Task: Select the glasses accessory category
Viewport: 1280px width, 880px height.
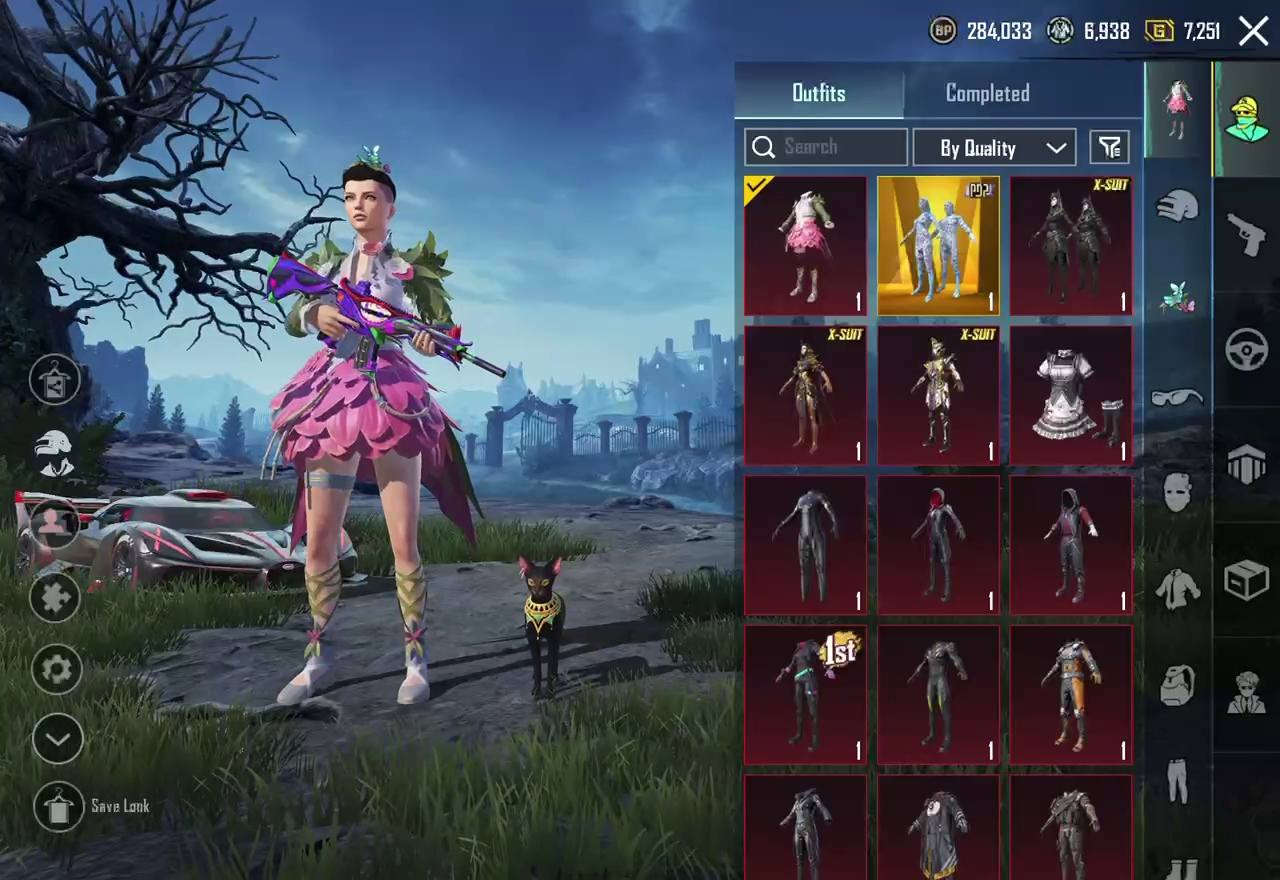Action: coord(1177,398)
